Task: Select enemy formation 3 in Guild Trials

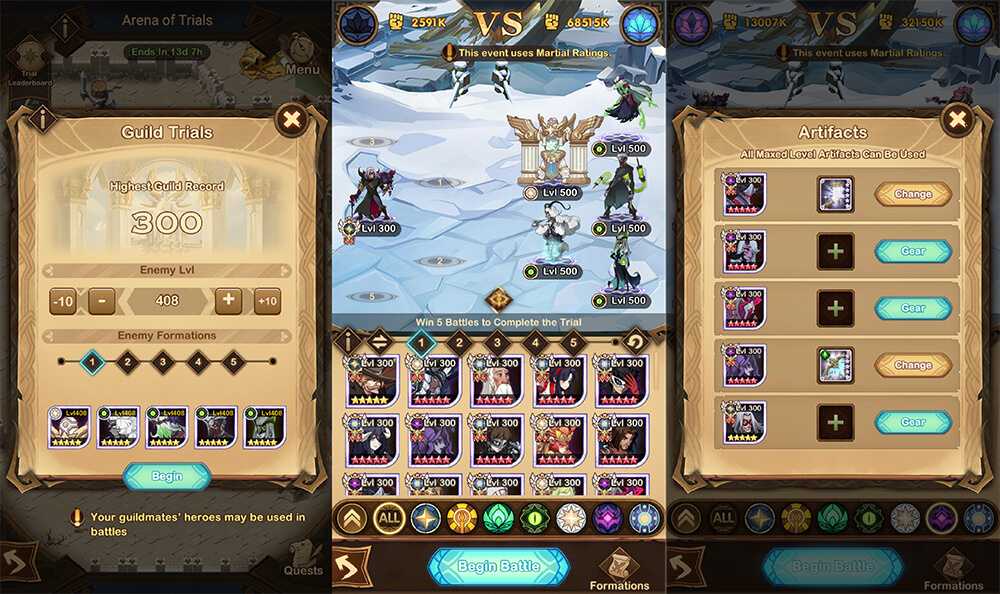Action: pyautogui.click(x=163, y=362)
